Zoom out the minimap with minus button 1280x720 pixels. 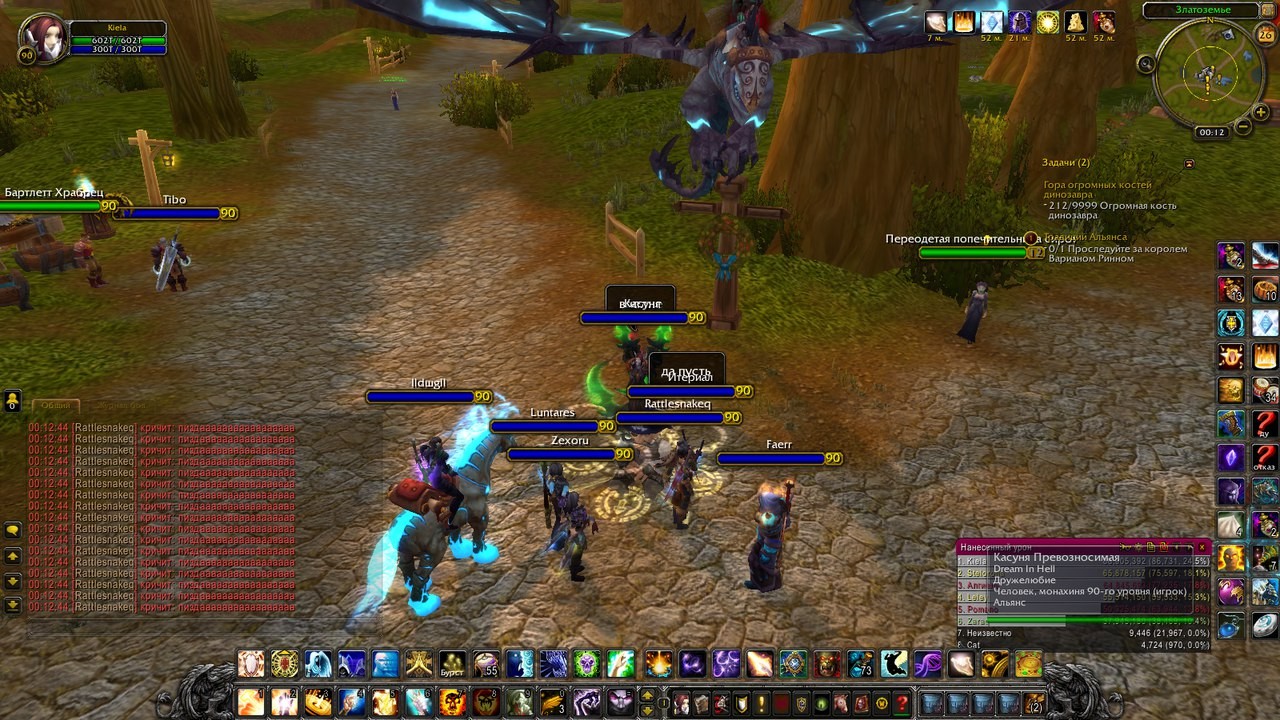[x=1243, y=127]
